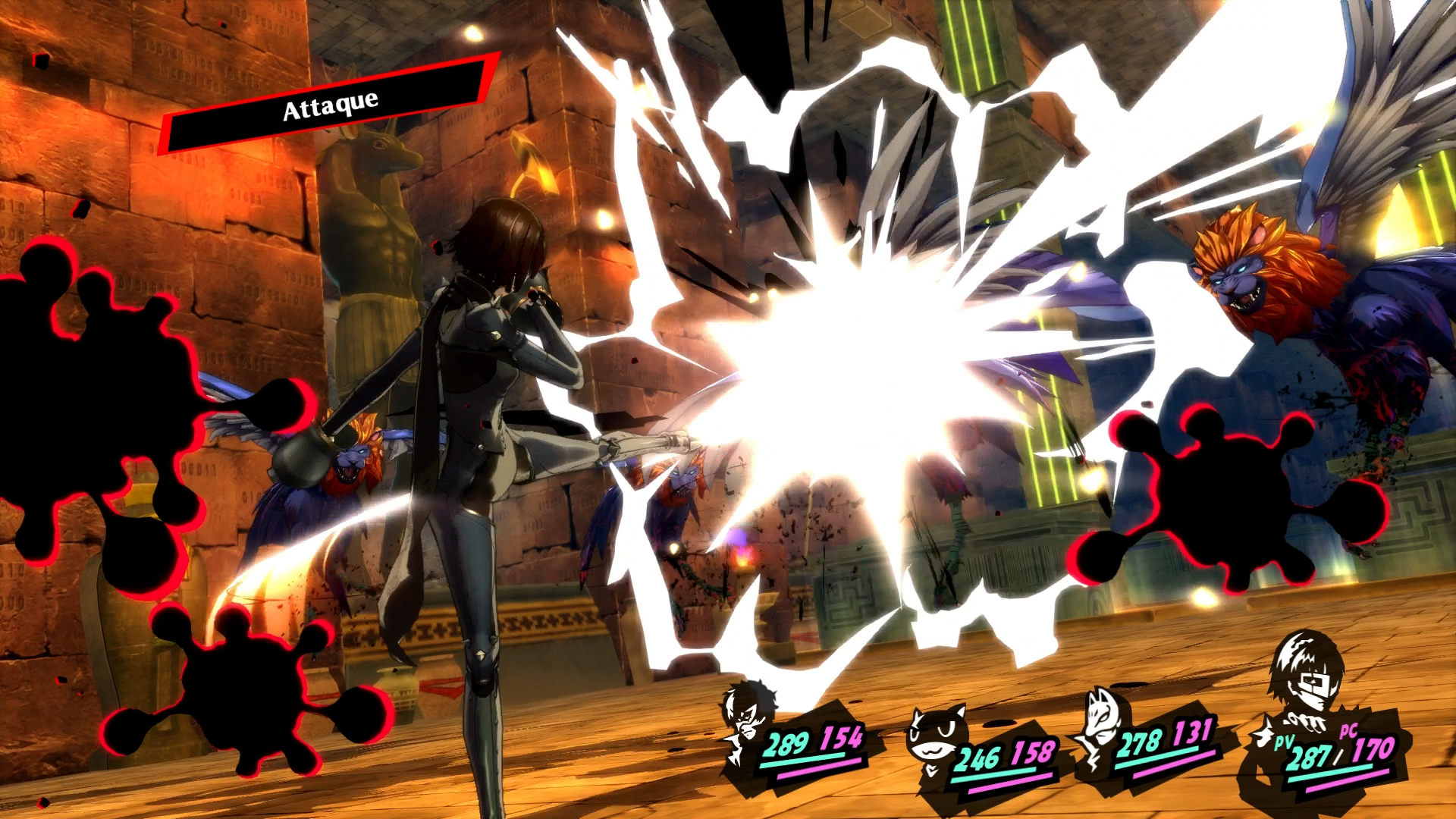
Task: Click the Attaque action banner
Action: (330, 106)
